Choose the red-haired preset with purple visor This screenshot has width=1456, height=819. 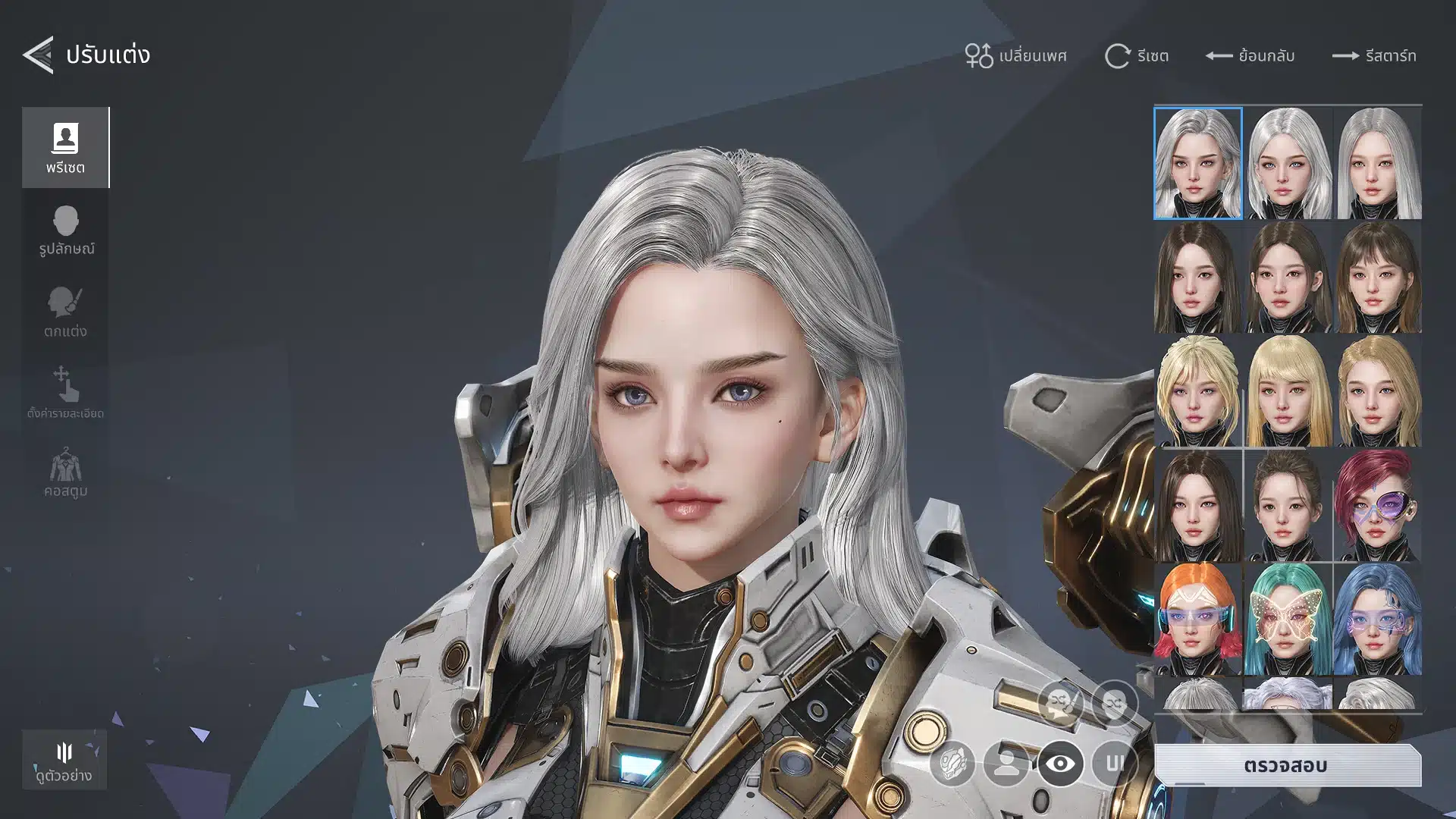coord(1377,506)
